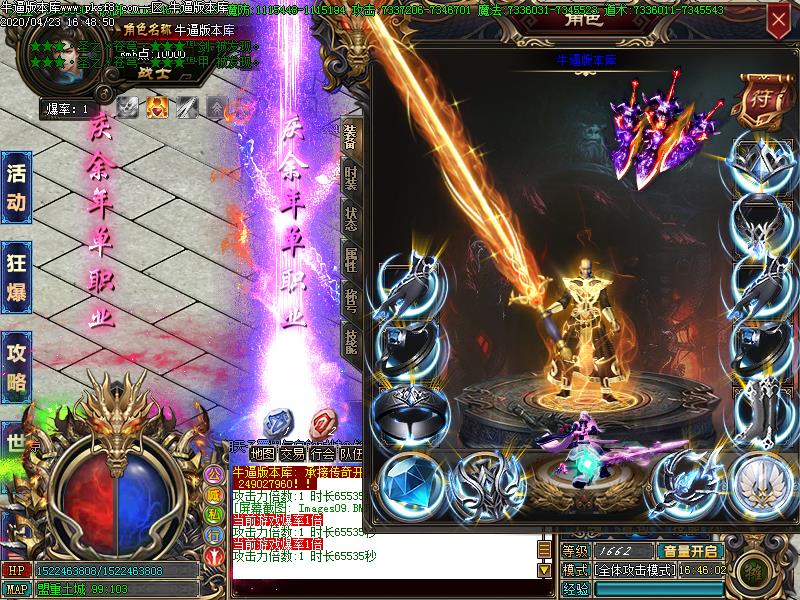Select the white winged medal equipment slot
This screenshot has width=800, height=600.
pos(762,483)
